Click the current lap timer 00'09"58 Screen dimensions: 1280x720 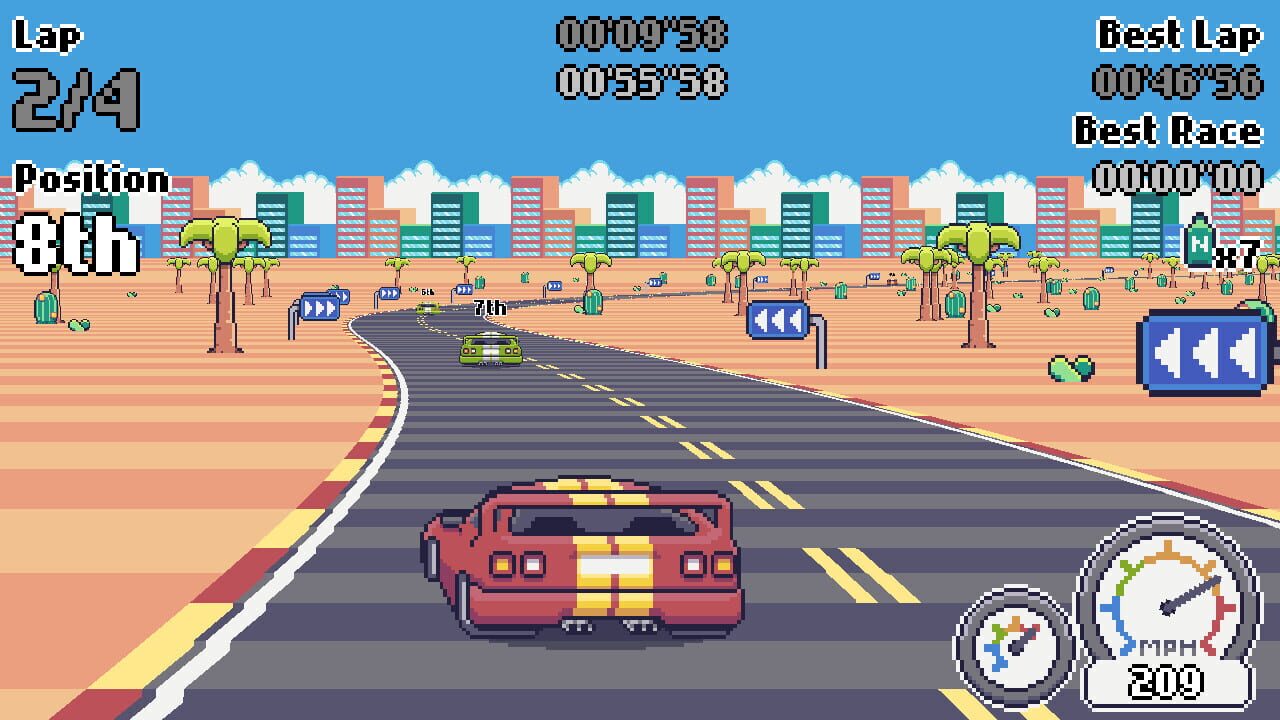point(645,33)
